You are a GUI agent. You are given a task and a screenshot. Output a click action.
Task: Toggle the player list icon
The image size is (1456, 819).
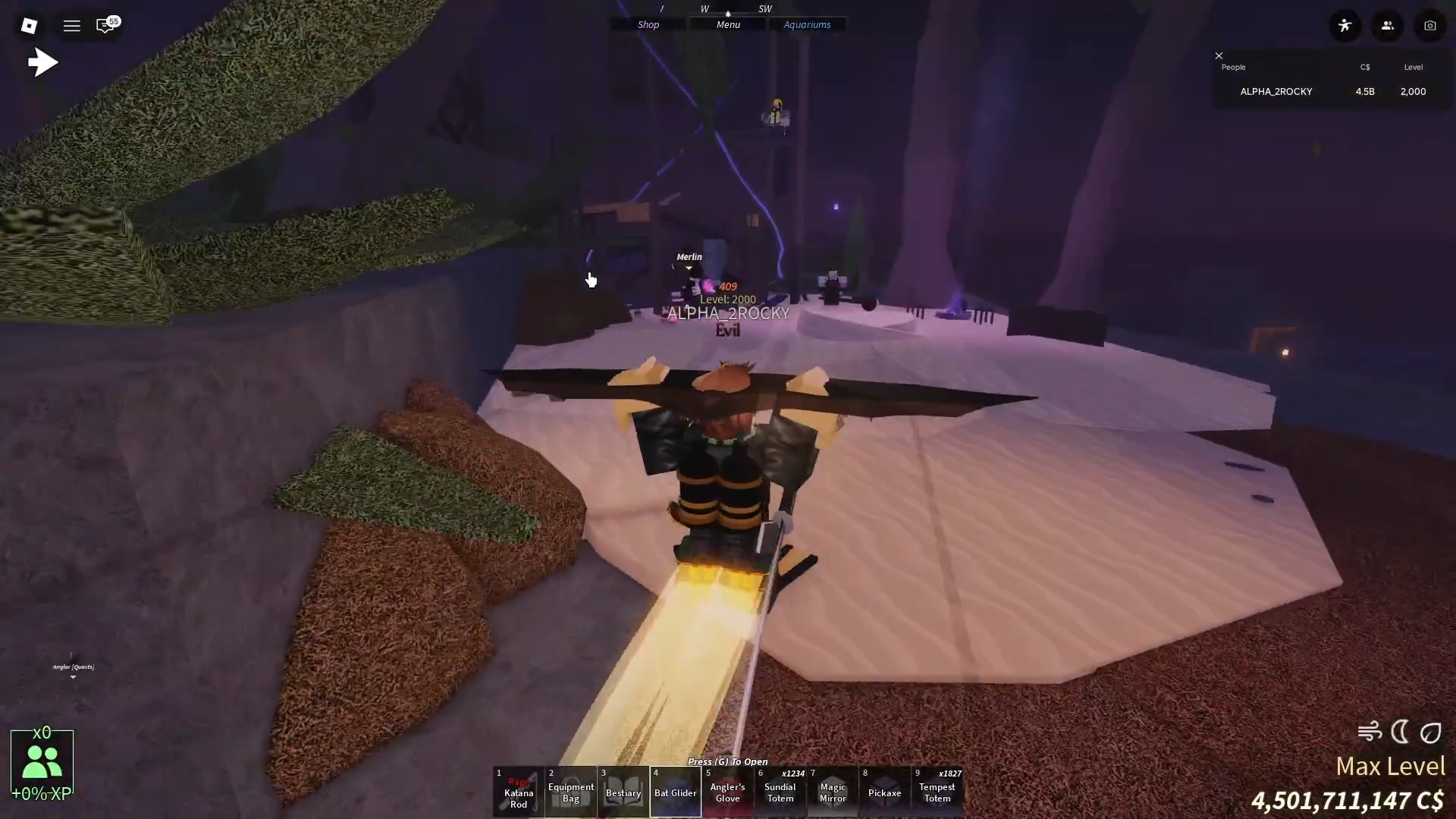(1388, 26)
